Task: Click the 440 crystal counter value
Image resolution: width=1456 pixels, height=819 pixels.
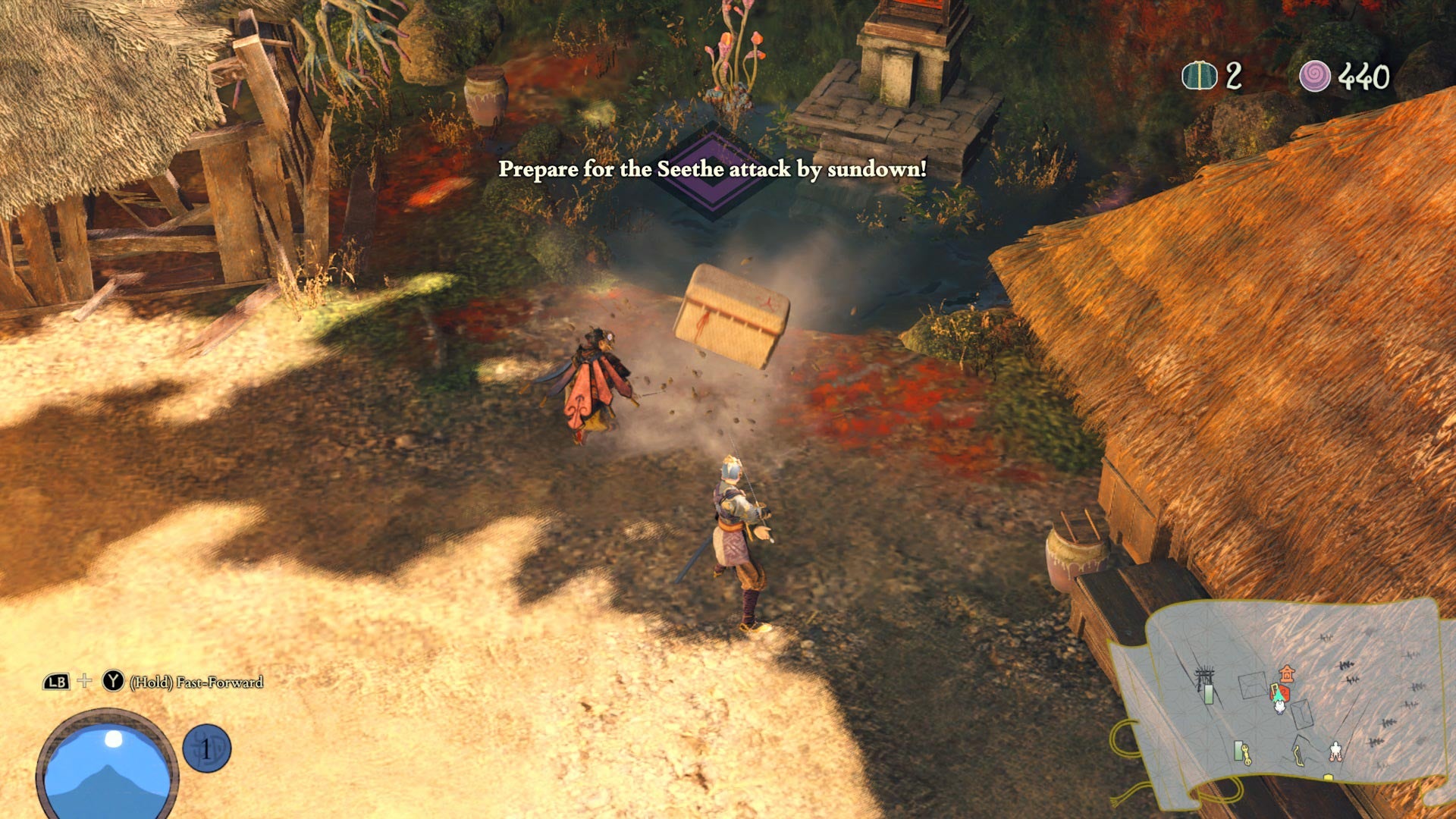Action: pyautogui.click(x=1360, y=76)
